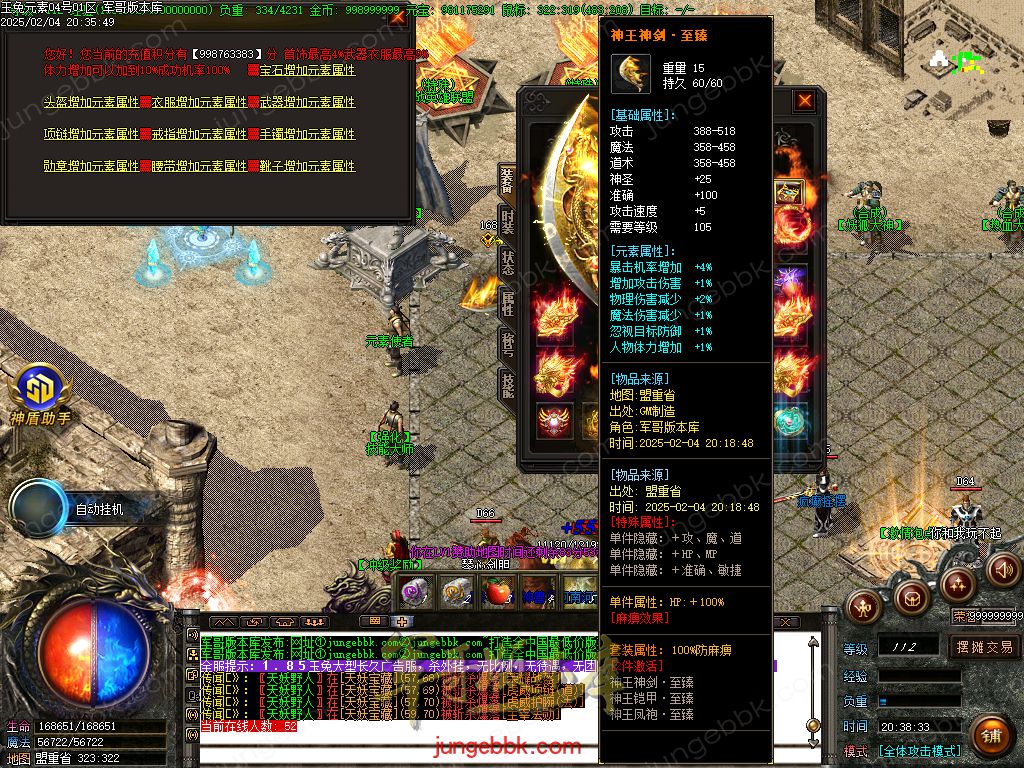Switch to the 属性 tab

click(508, 302)
